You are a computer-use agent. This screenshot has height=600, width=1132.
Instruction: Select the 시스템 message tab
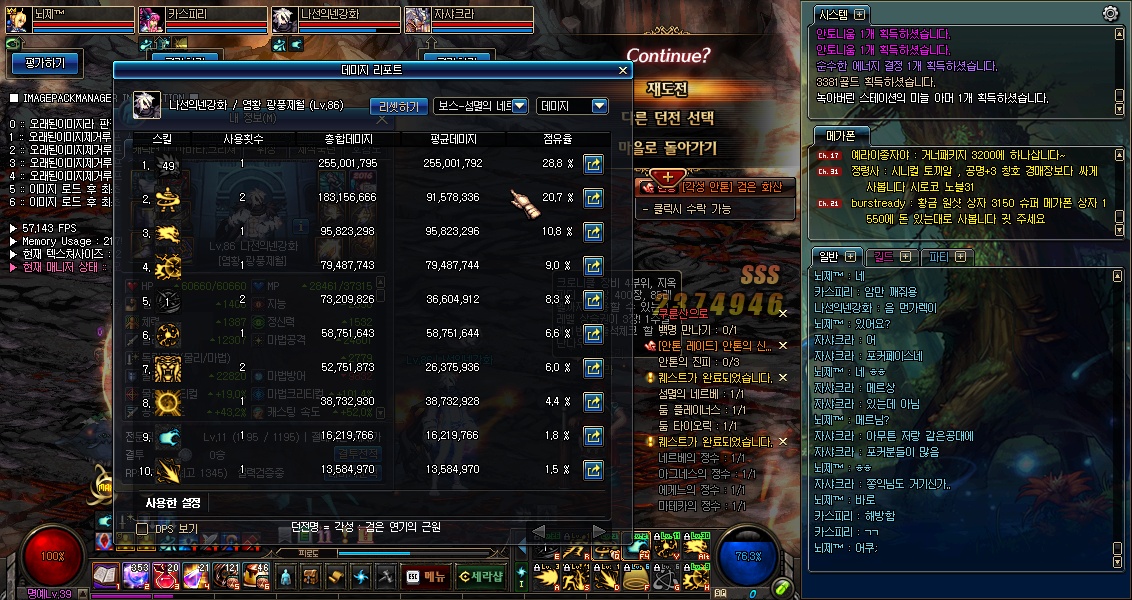coord(836,14)
